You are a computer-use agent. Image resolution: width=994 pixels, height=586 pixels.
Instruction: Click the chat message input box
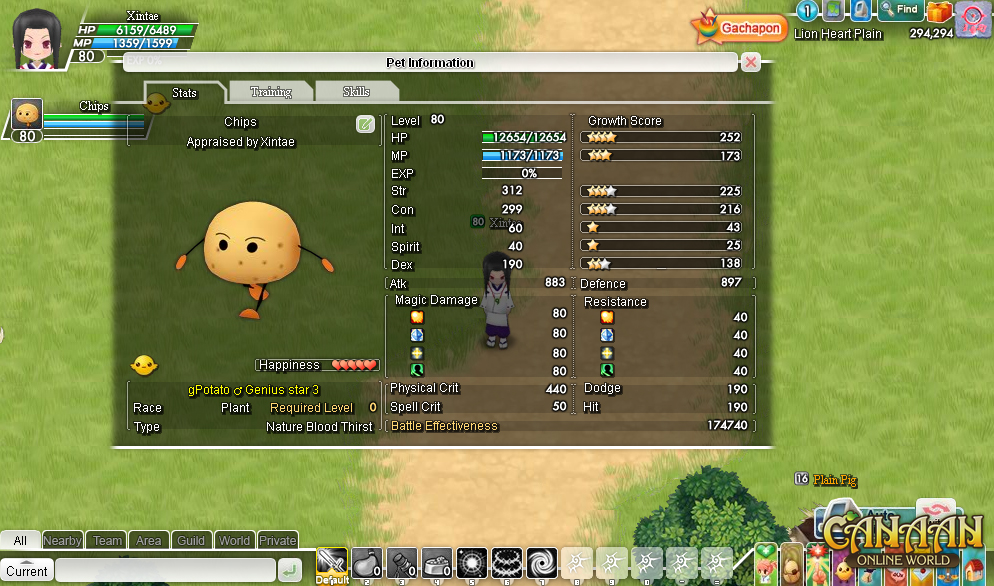pyautogui.click(x=165, y=571)
